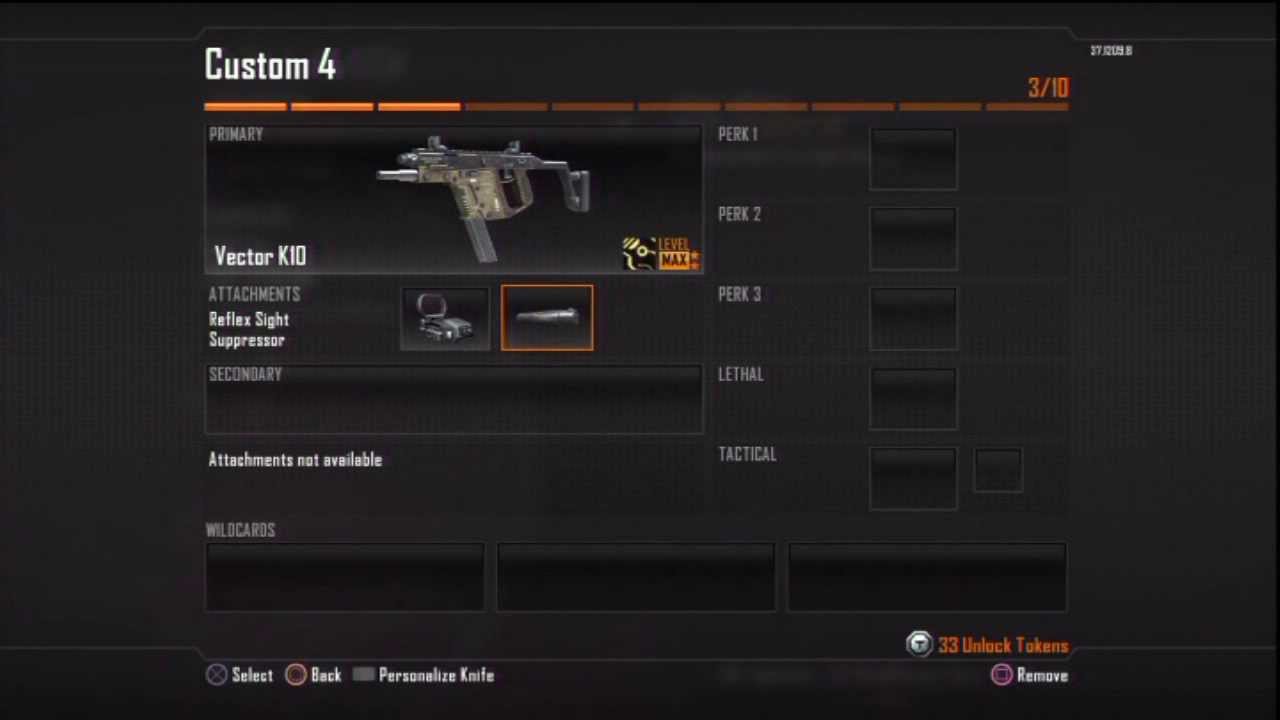This screenshot has width=1280, height=720.
Task: Select the large Tactical equipment slot
Action: click(913, 479)
